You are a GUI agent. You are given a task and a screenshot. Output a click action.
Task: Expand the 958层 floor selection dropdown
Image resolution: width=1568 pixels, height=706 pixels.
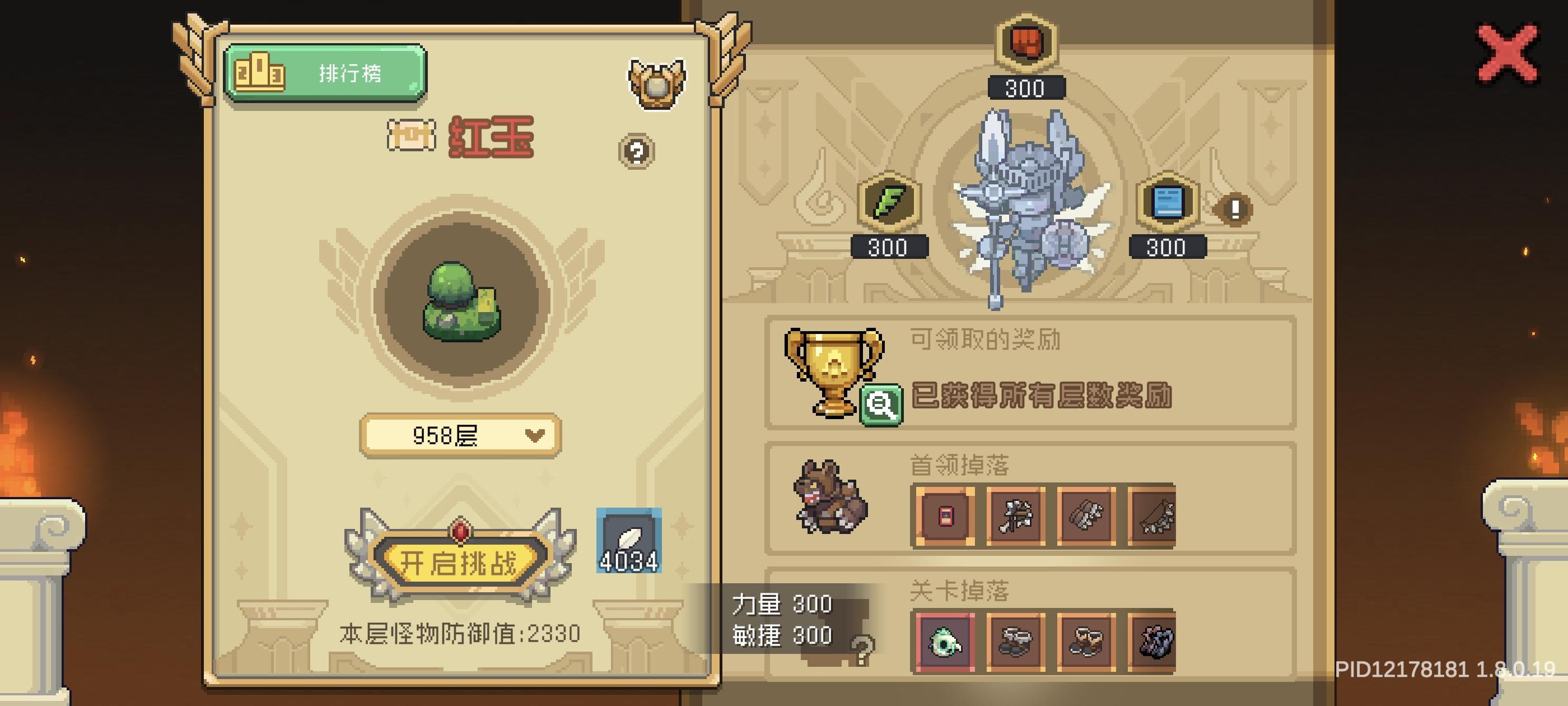point(460,434)
